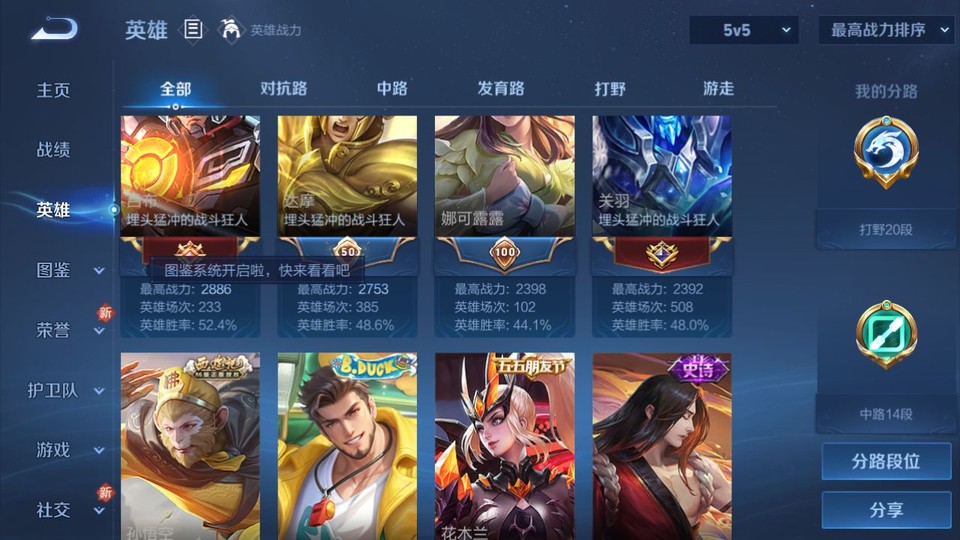Open the 主页 home menu entry
The width and height of the screenshot is (960, 540).
54,90
